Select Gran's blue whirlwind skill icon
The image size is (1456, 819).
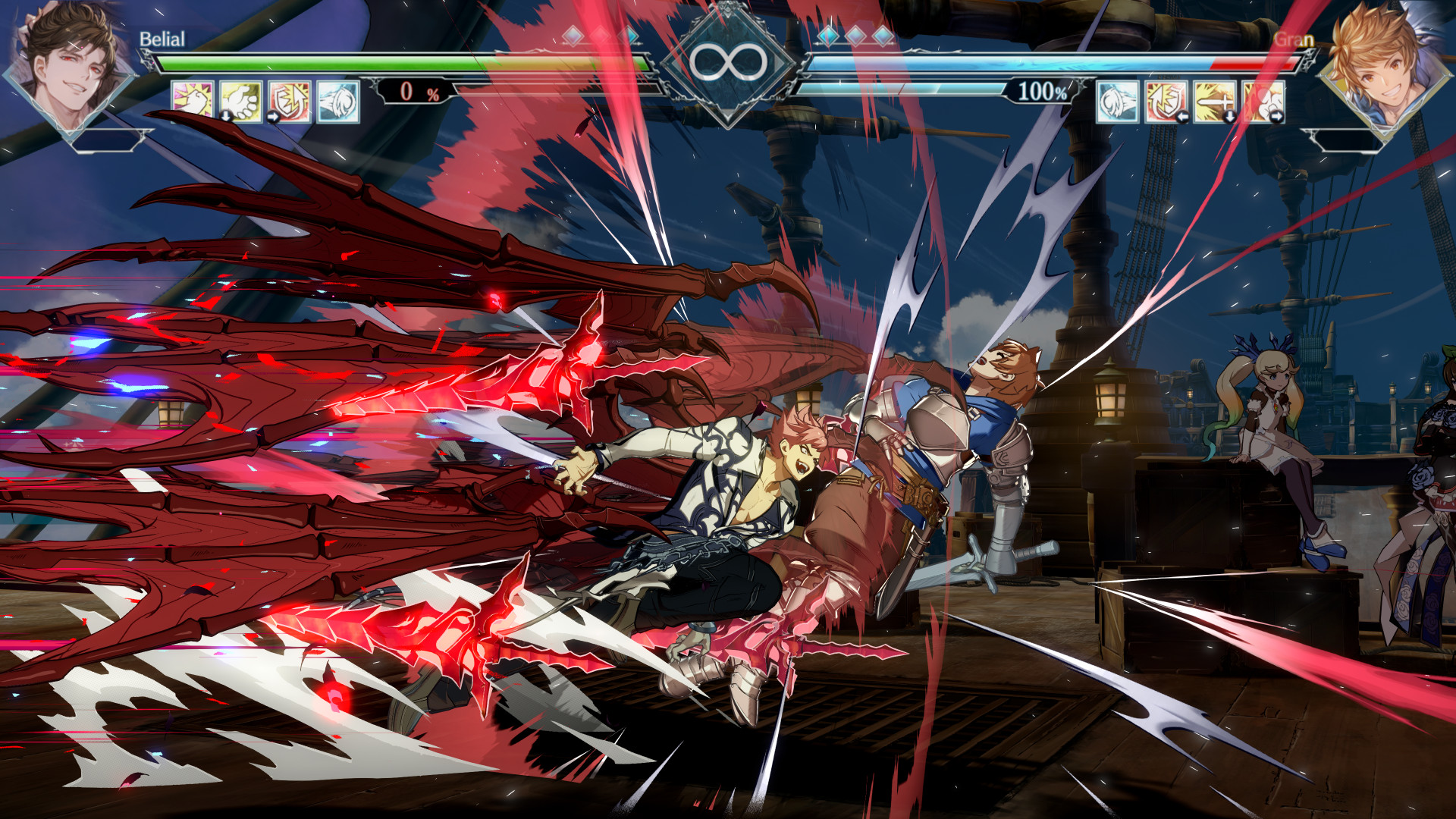1116,102
